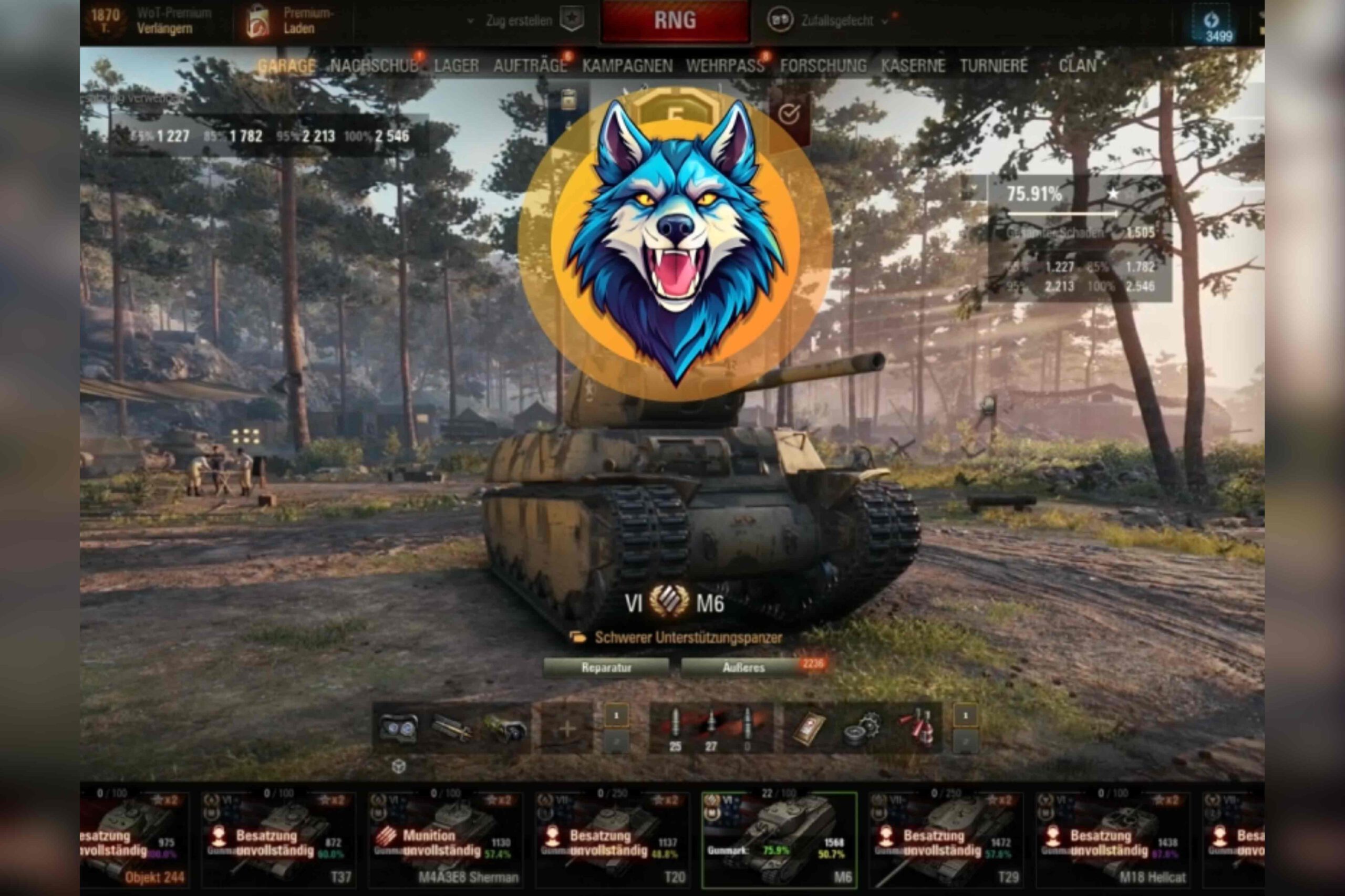Image resolution: width=1345 pixels, height=896 pixels.
Task: Open the Äußeres customization button
Action: point(743,668)
